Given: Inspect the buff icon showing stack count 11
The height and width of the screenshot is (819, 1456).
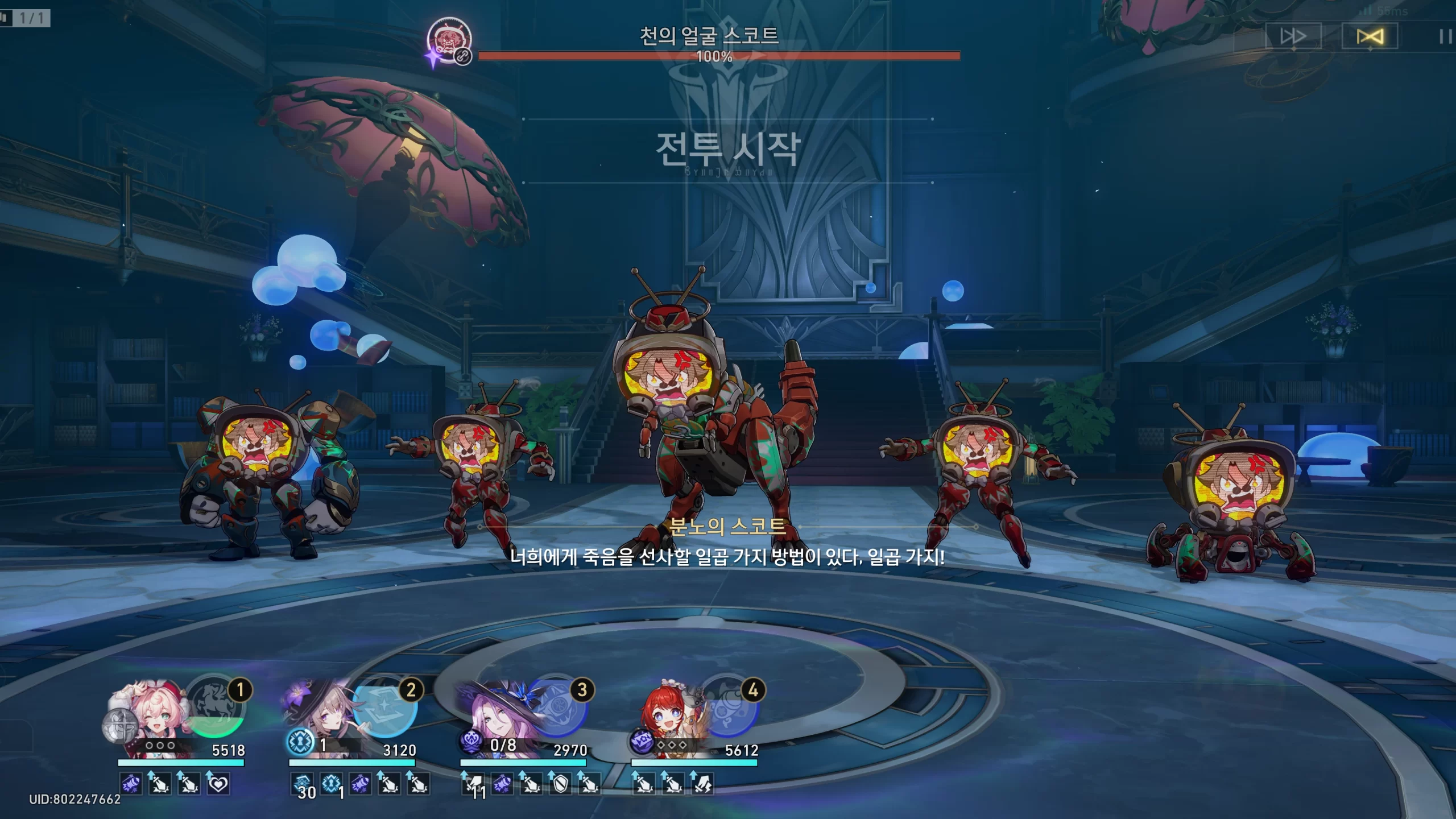Looking at the screenshot, I should pos(474,785).
